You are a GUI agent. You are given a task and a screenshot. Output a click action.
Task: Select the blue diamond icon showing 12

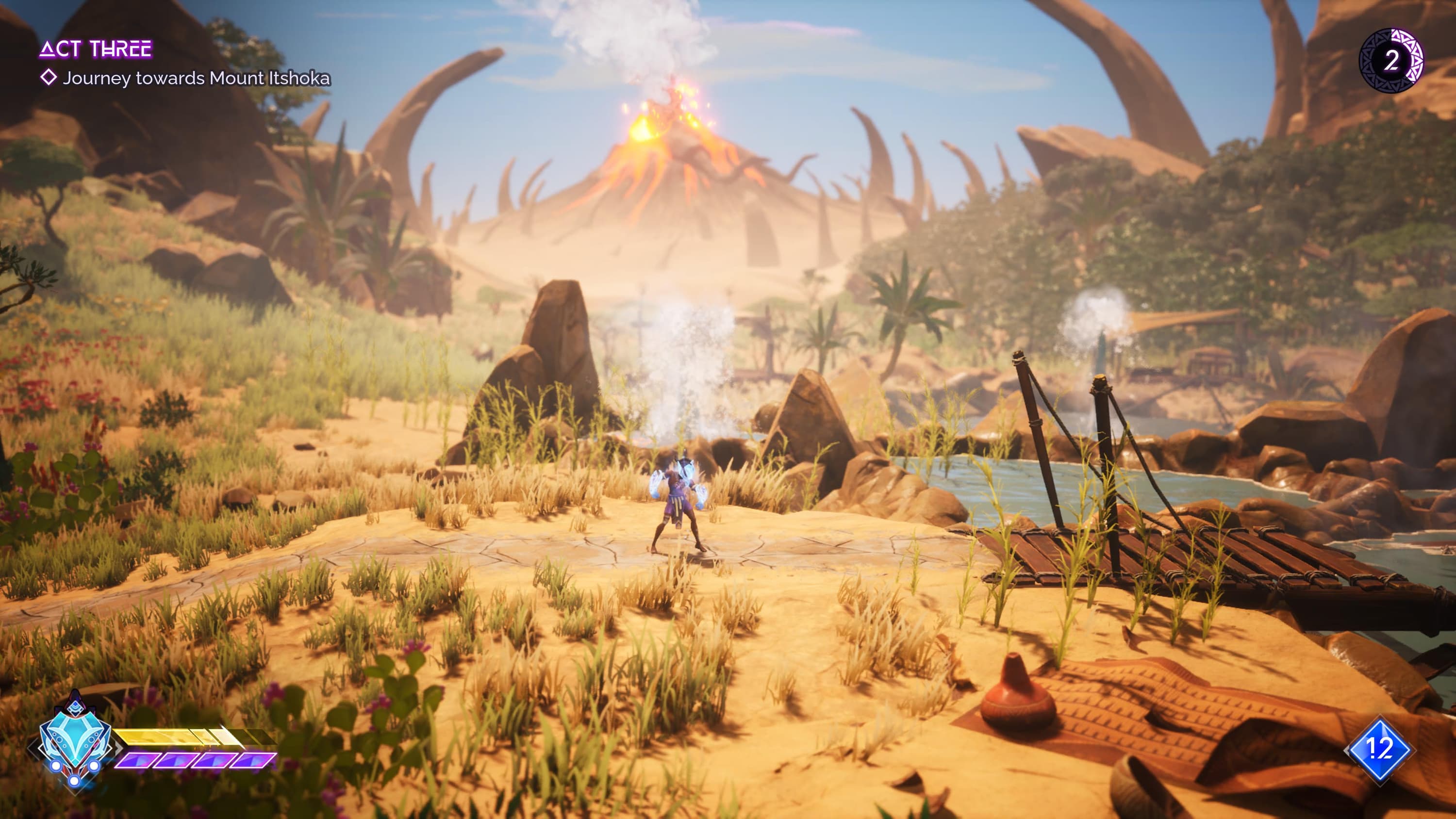click(x=1379, y=750)
